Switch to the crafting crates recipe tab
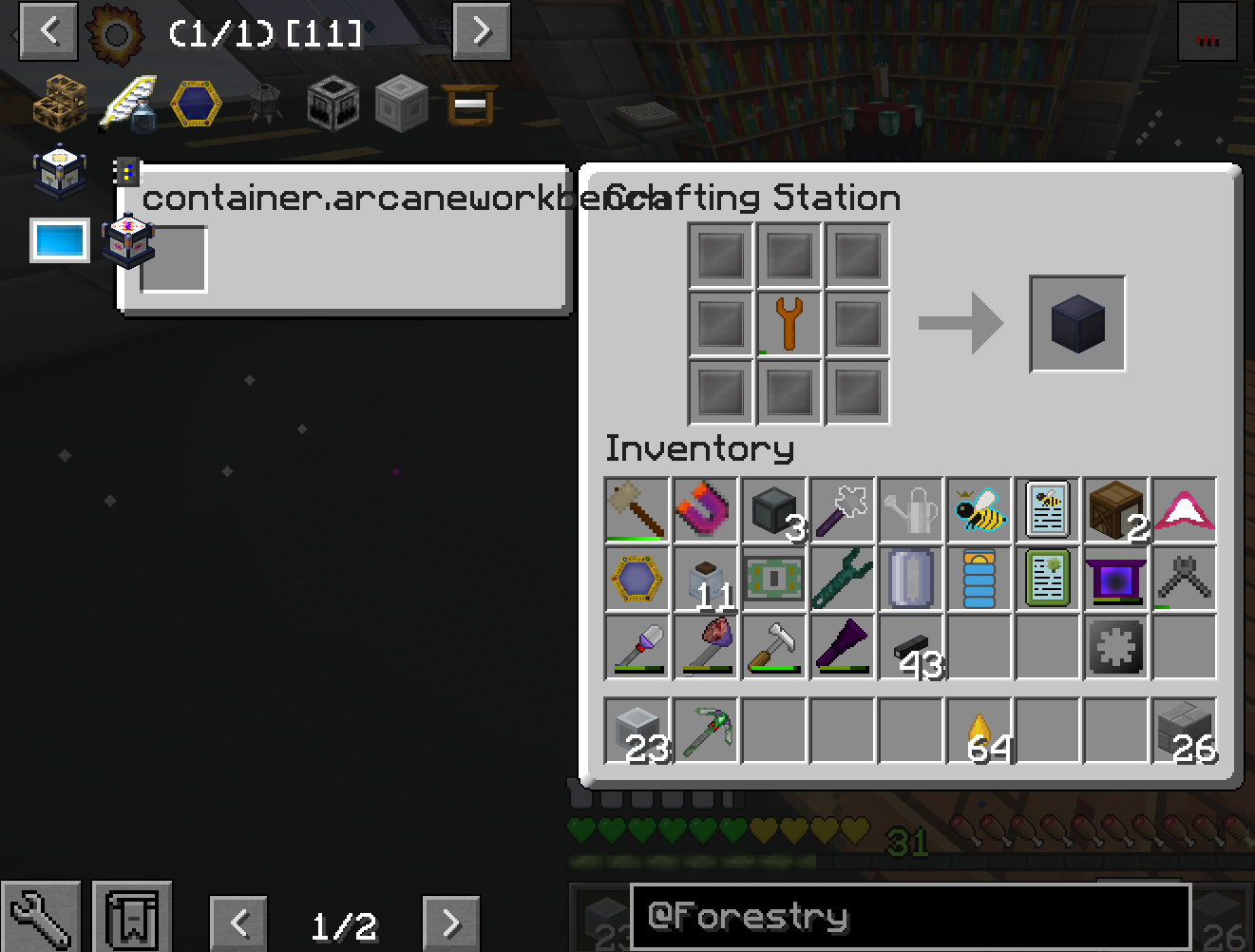This screenshot has width=1255, height=952. (59, 105)
